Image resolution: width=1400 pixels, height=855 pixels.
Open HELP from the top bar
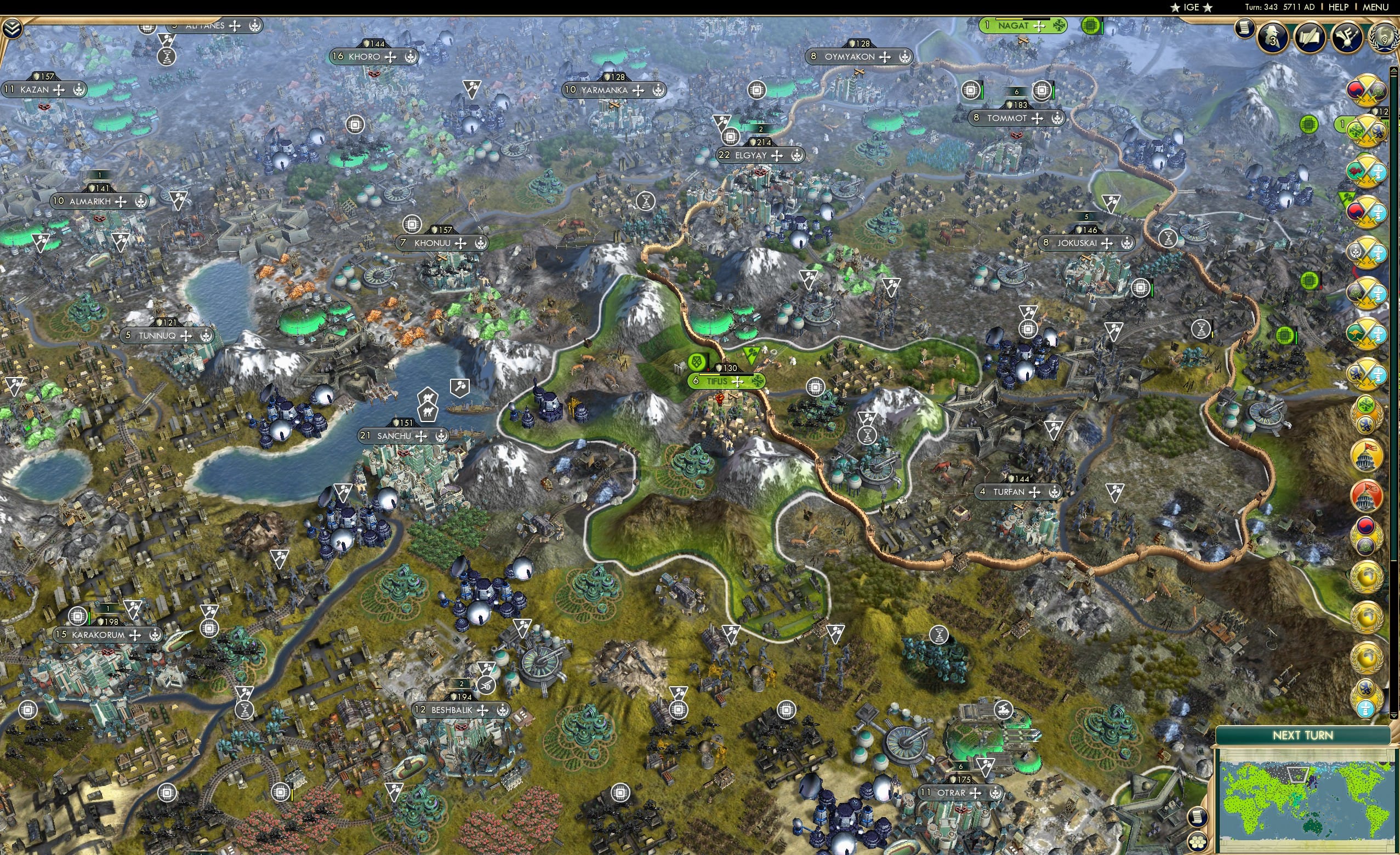click(1340, 7)
